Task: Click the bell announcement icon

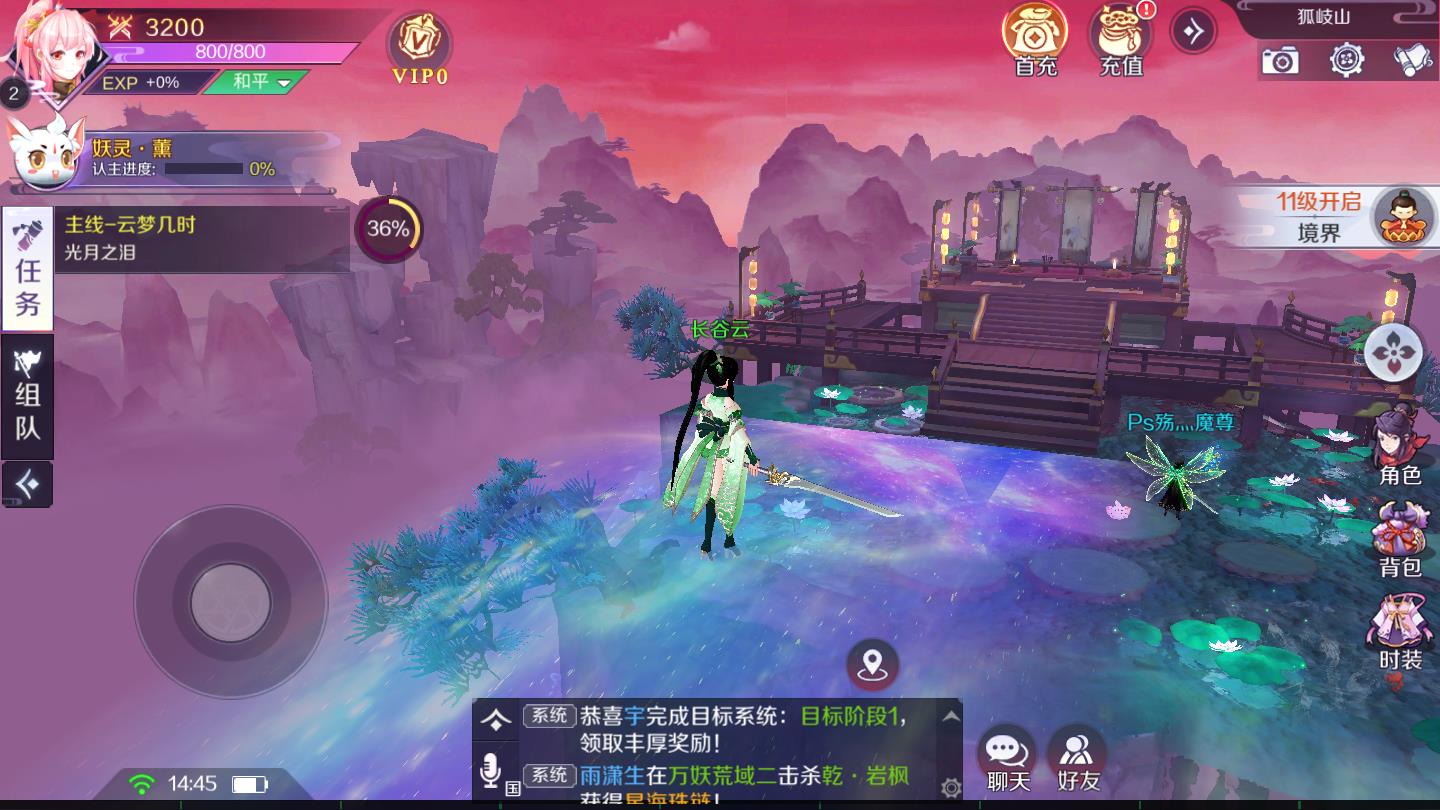Action: (1410, 62)
